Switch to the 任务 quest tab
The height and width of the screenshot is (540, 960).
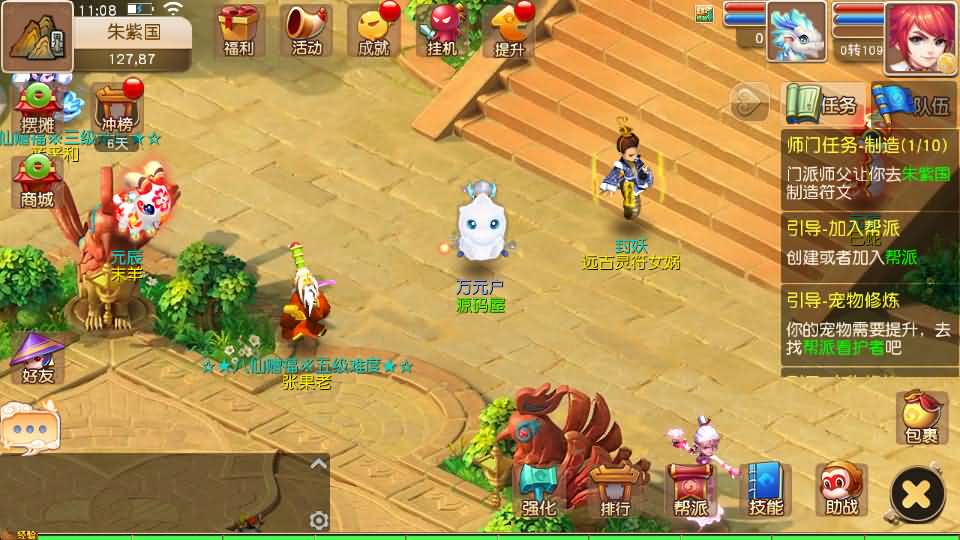[823, 104]
